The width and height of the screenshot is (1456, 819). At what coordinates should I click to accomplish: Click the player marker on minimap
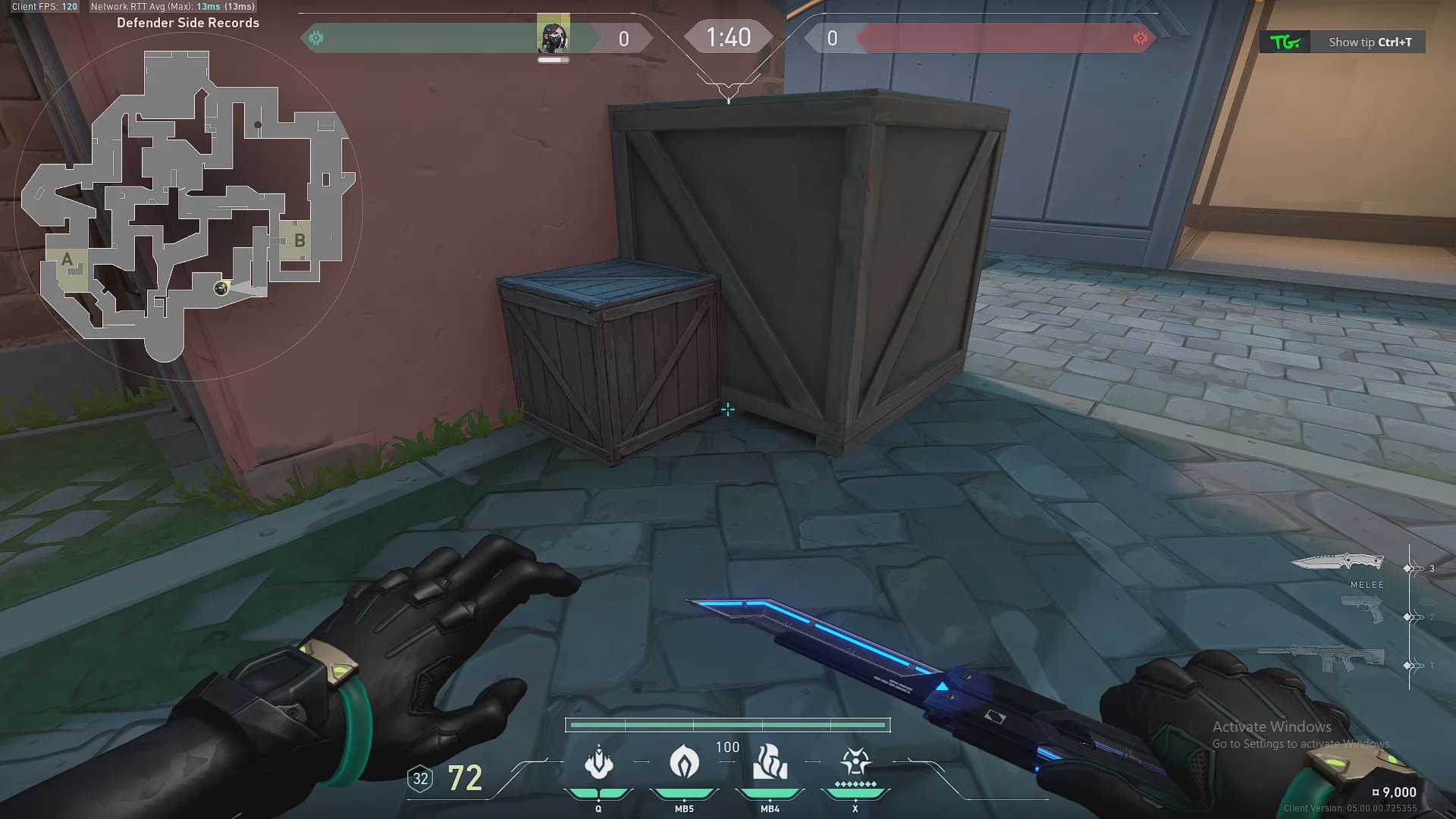(x=221, y=288)
